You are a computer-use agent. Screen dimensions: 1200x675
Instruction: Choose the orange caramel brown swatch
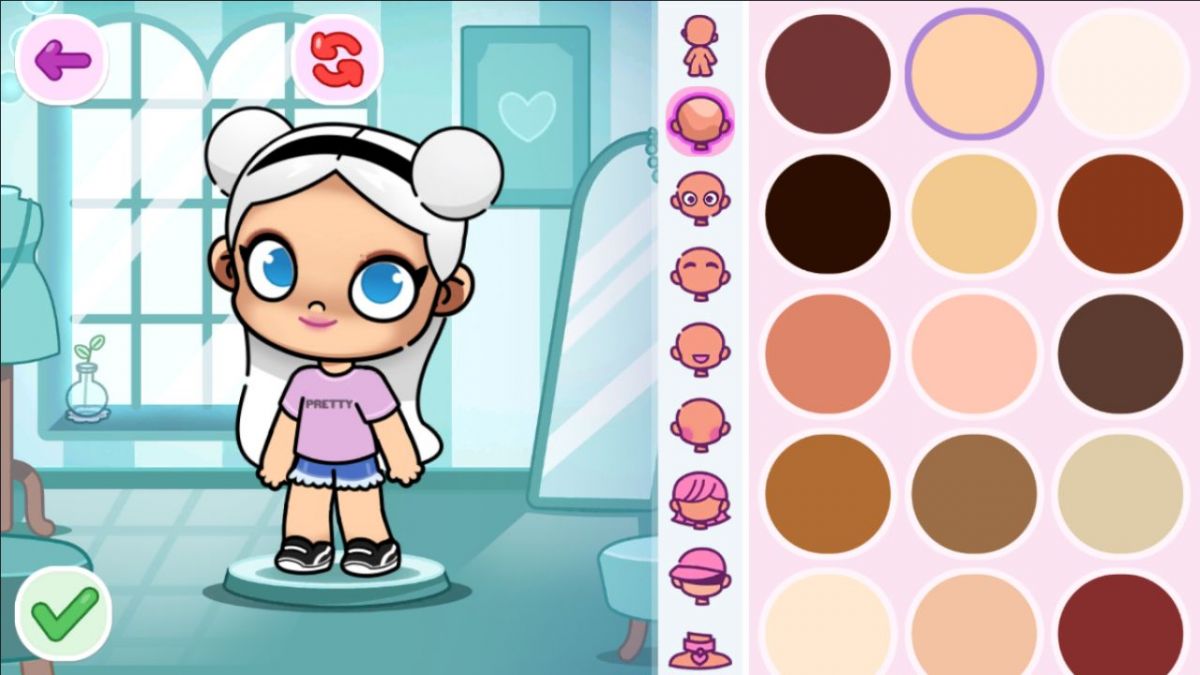coord(828,494)
